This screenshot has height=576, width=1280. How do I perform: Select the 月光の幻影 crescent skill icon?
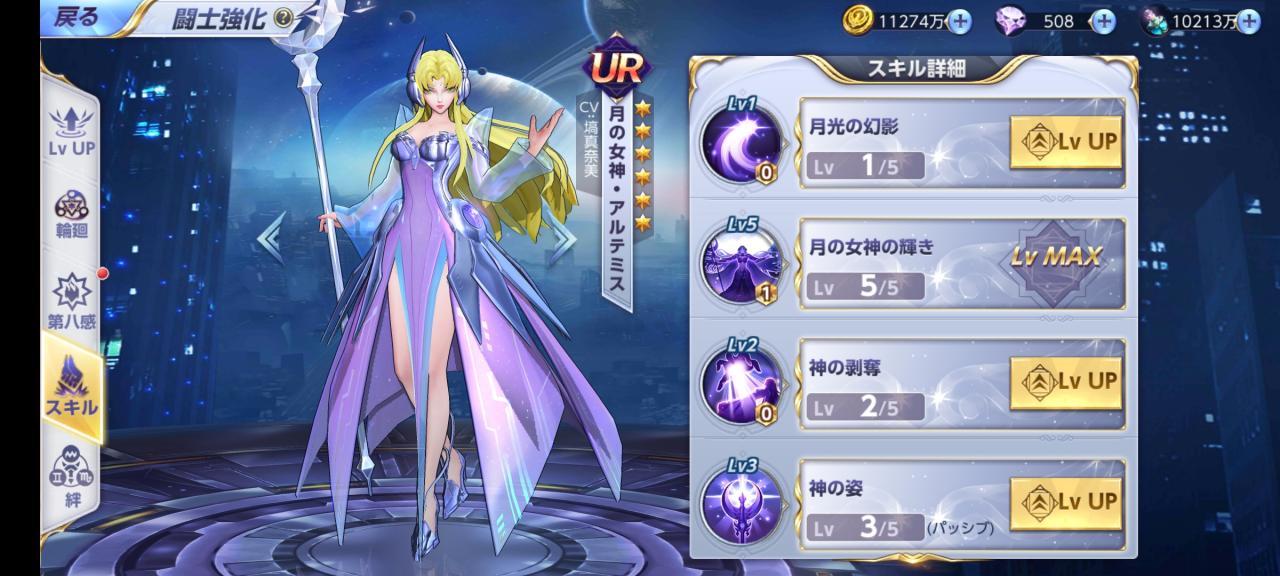[x=741, y=142]
